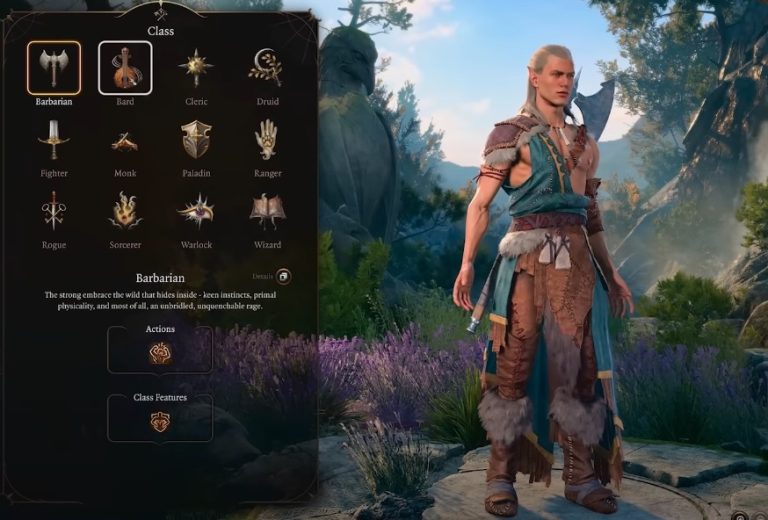Pick the Cleric class

click(x=196, y=68)
